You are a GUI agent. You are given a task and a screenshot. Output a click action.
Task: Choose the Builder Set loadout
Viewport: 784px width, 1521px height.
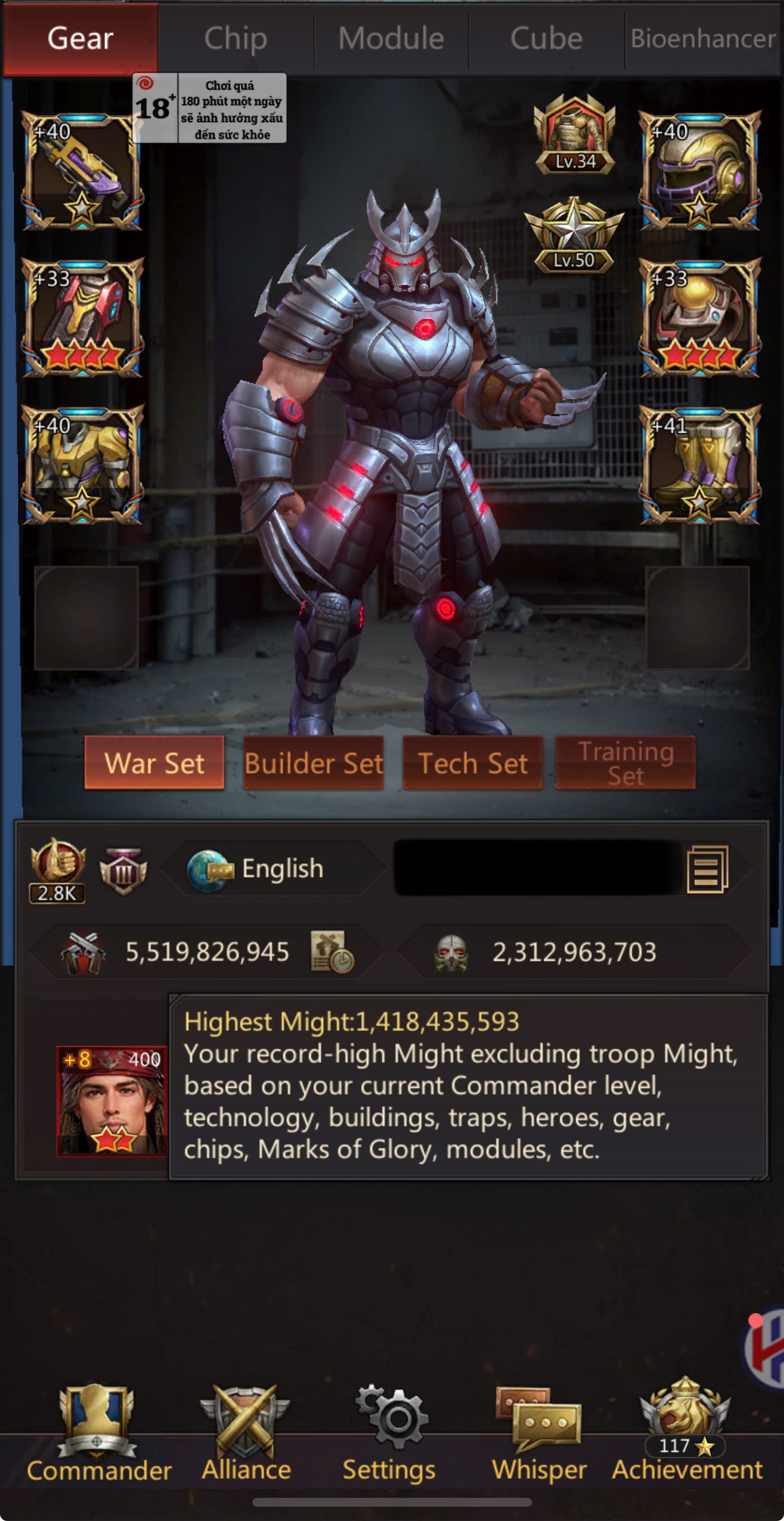click(314, 763)
